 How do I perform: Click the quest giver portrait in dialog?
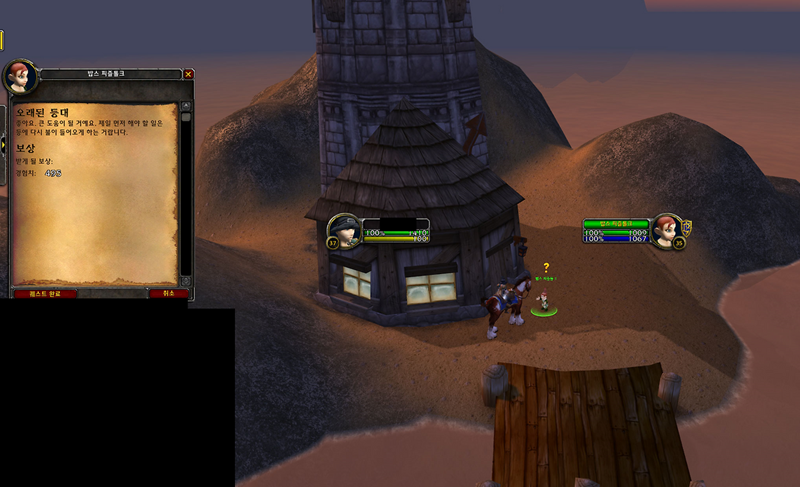(x=19, y=76)
